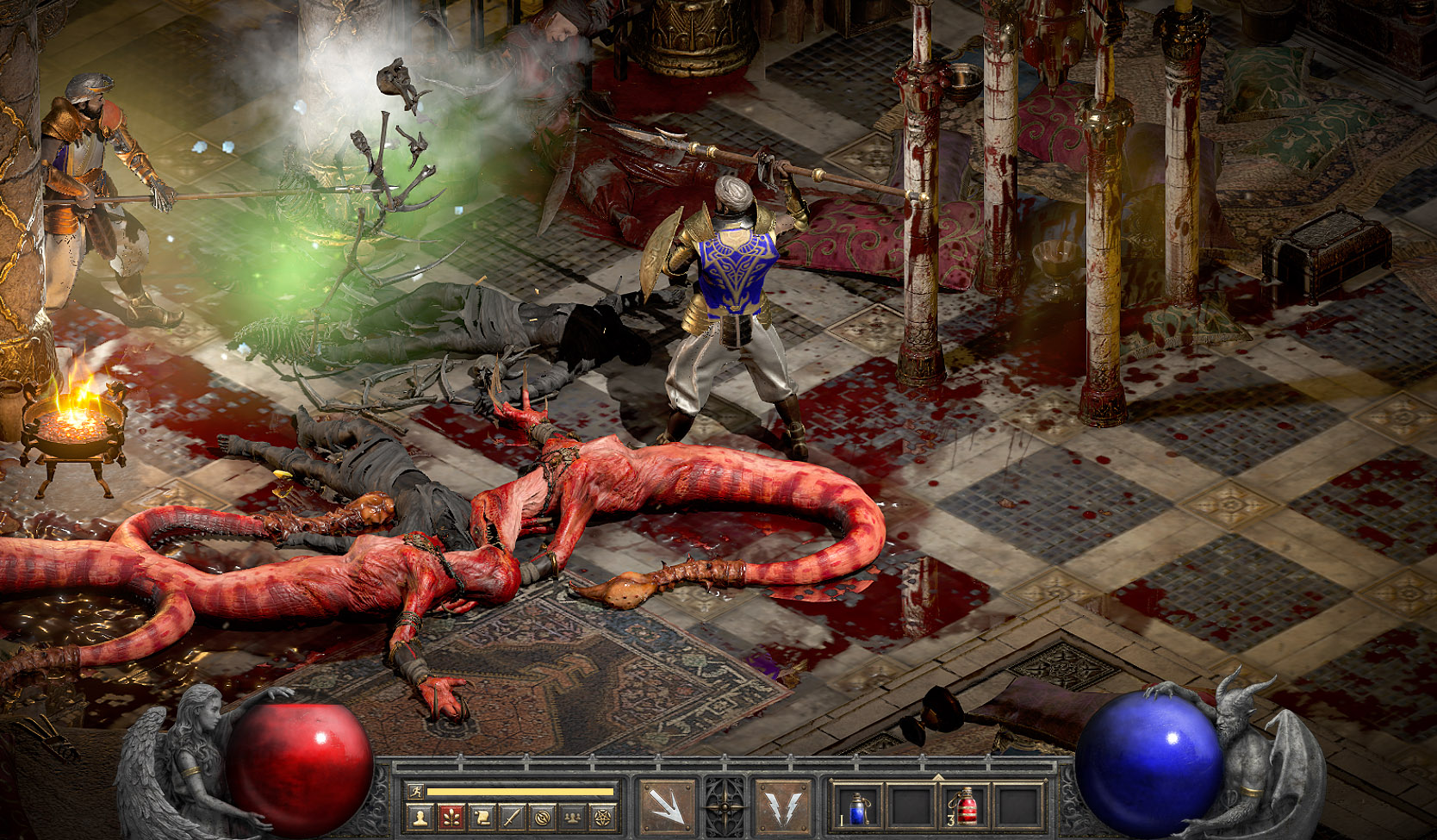Image resolution: width=1437 pixels, height=840 pixels.
Task: Select the left-click arrow skill
Action: click(666, 808)
